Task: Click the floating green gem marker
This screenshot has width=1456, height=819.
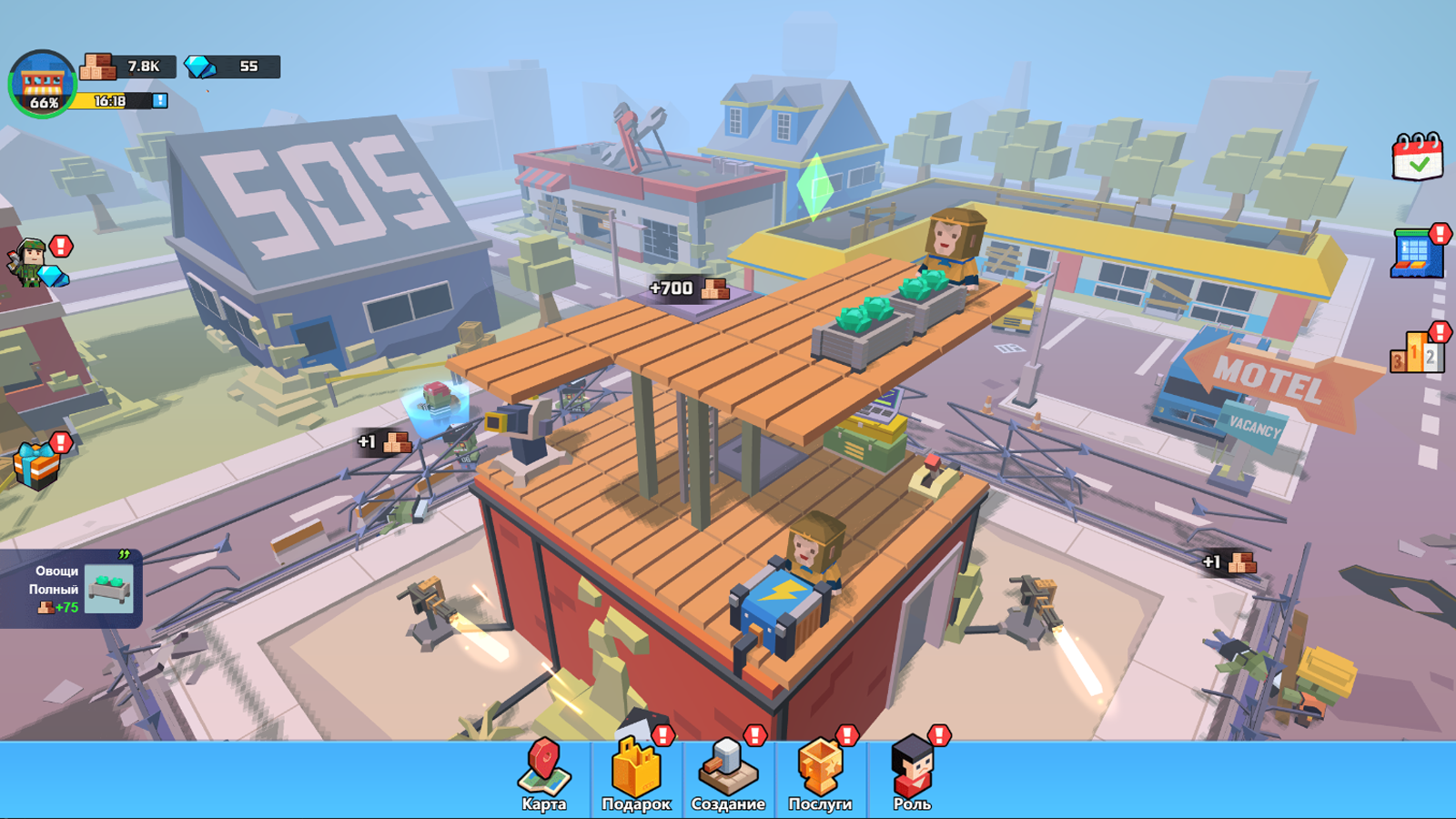Action: [x=813, y=183]
